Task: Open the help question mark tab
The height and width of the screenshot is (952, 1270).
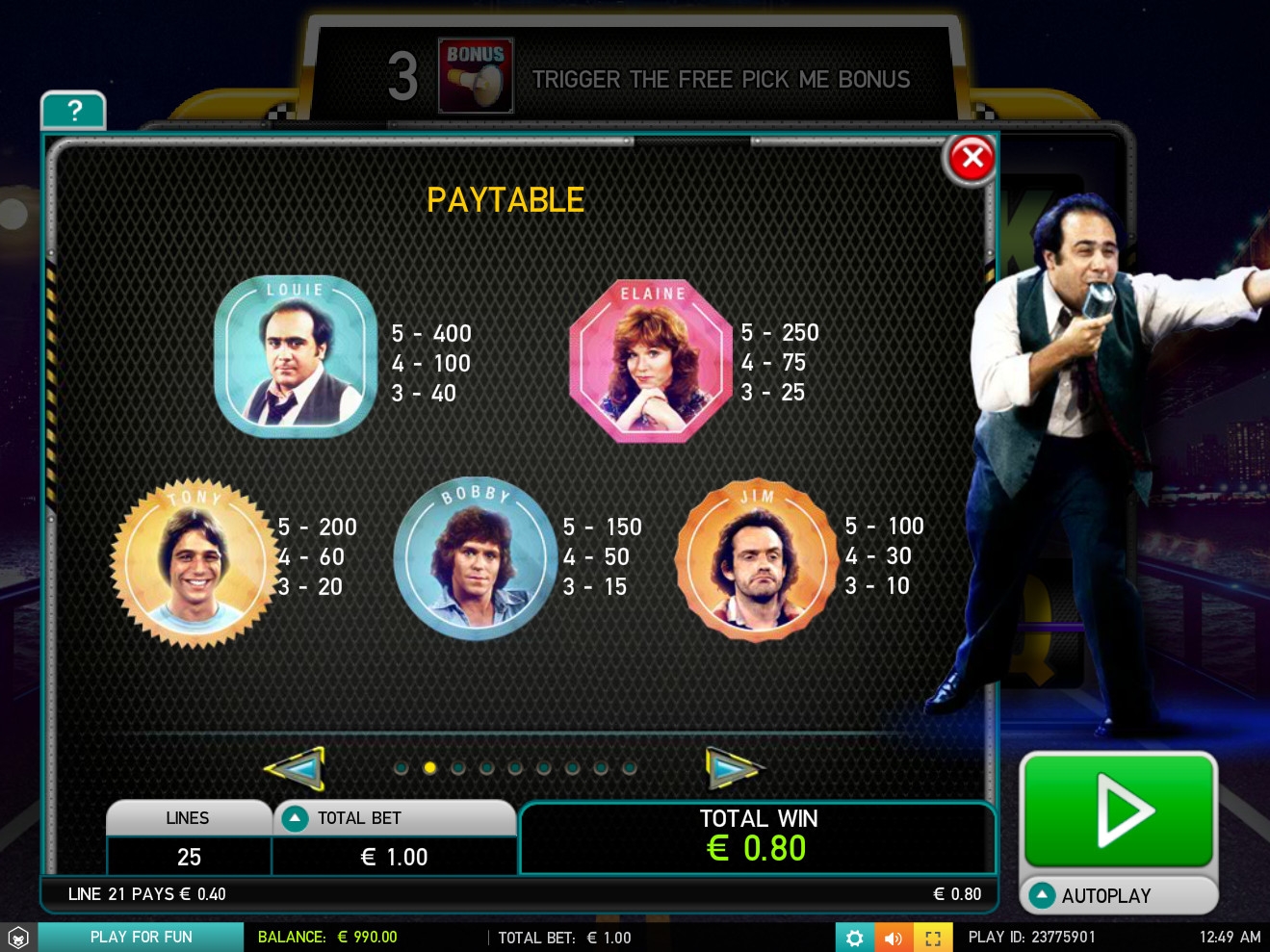Action: [73, 112]
